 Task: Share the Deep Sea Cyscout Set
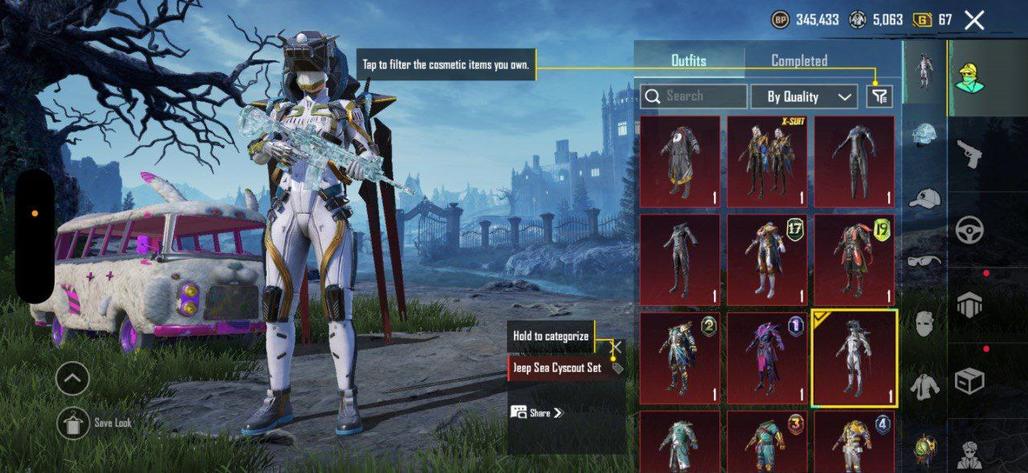click(x=537, y=412)
